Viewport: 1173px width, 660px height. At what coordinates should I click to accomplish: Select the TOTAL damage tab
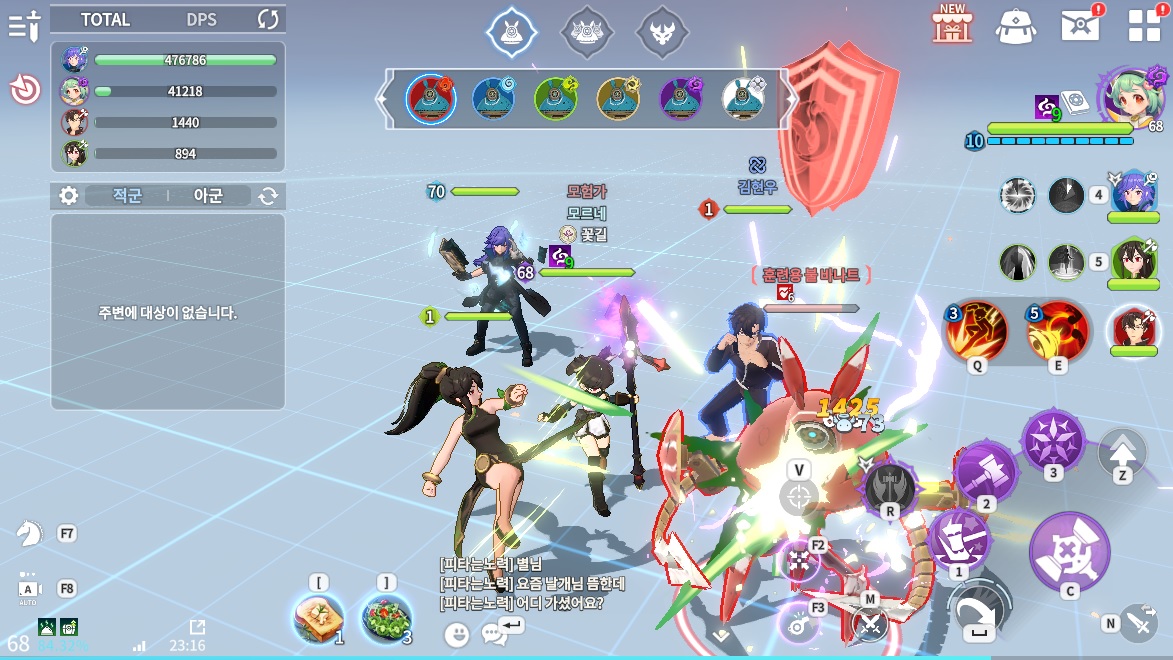coord(105,19)
